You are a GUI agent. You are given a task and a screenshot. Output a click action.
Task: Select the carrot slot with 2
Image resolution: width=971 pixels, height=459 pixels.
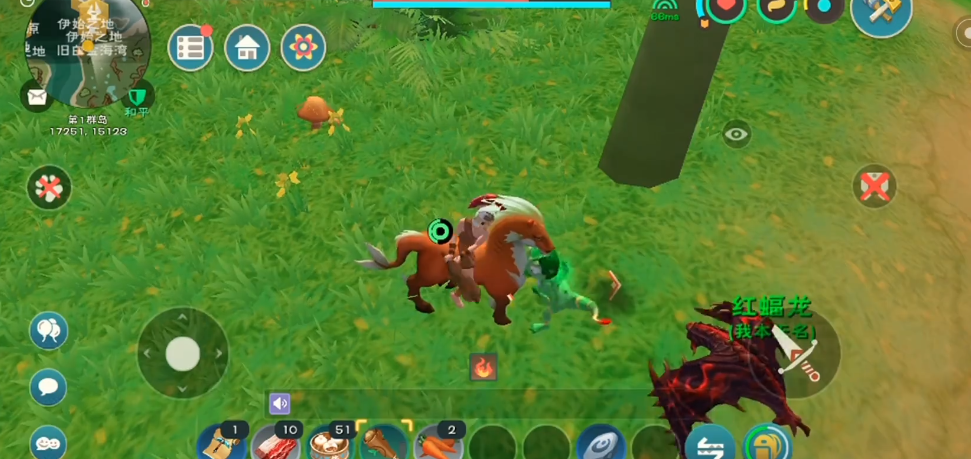(438, 442)
